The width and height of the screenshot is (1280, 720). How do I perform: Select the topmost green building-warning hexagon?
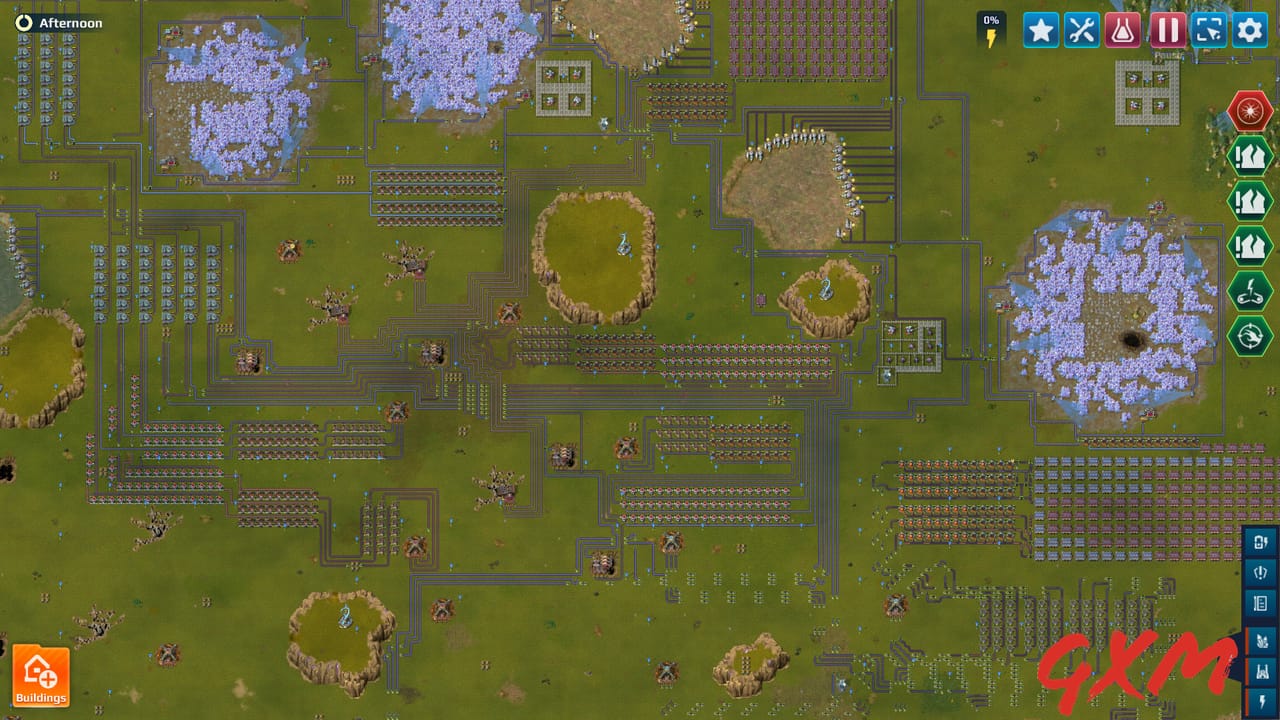point(1250,157)
